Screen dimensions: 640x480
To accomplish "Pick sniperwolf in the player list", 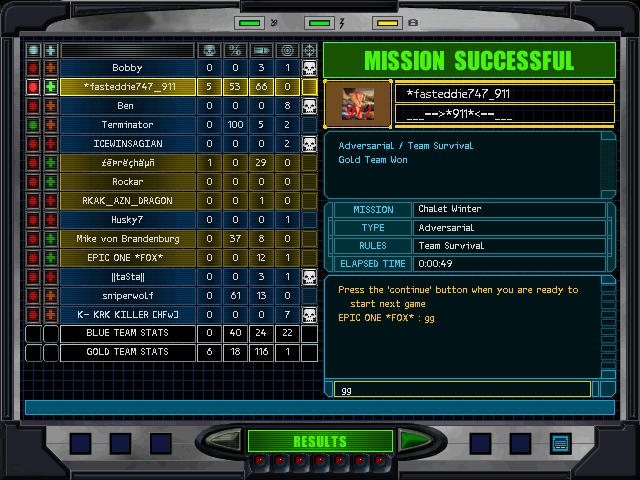I will (128, 296).
